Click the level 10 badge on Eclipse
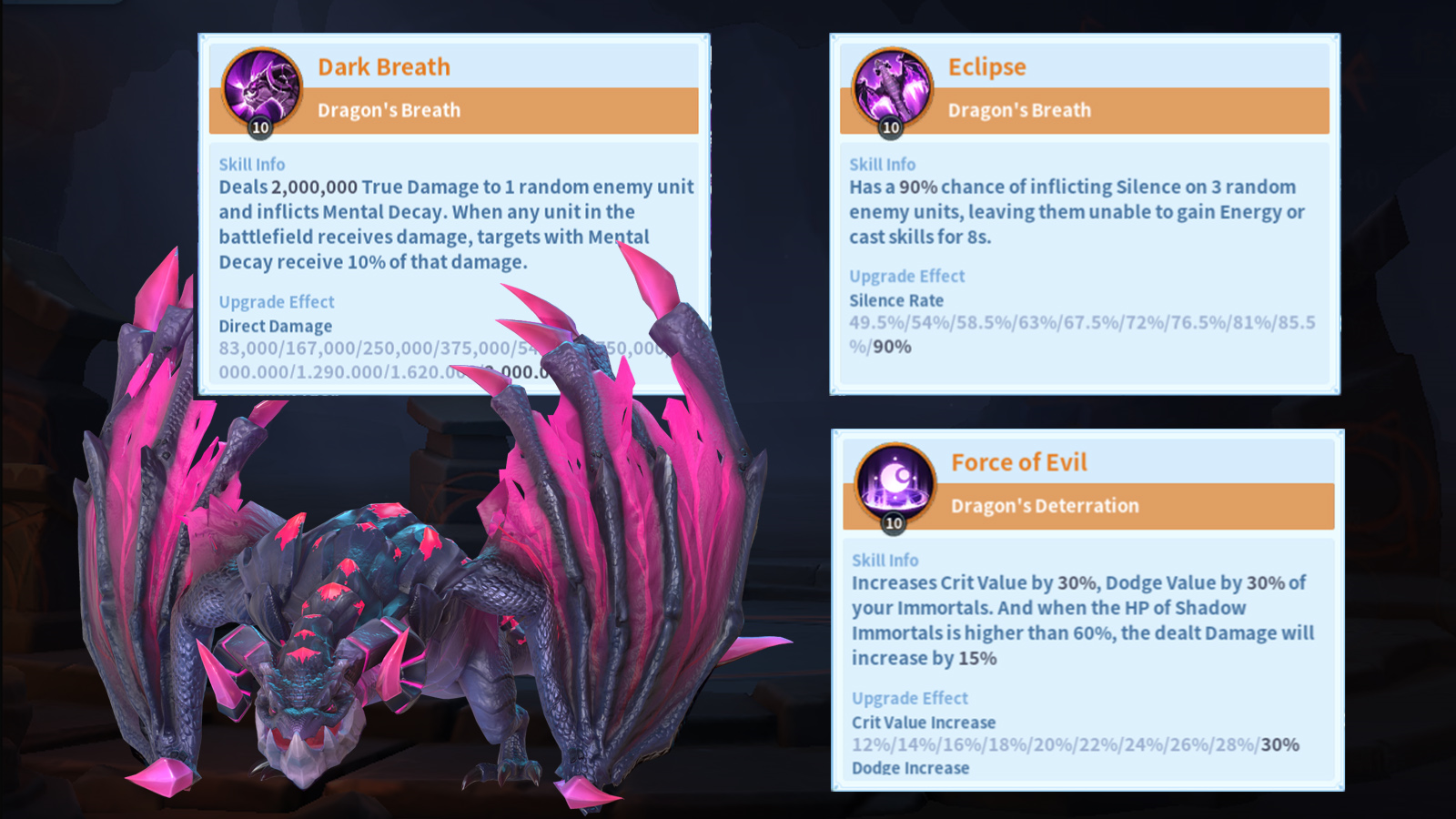The height and width of the screenshot is (819, 1456). point(889,126)
